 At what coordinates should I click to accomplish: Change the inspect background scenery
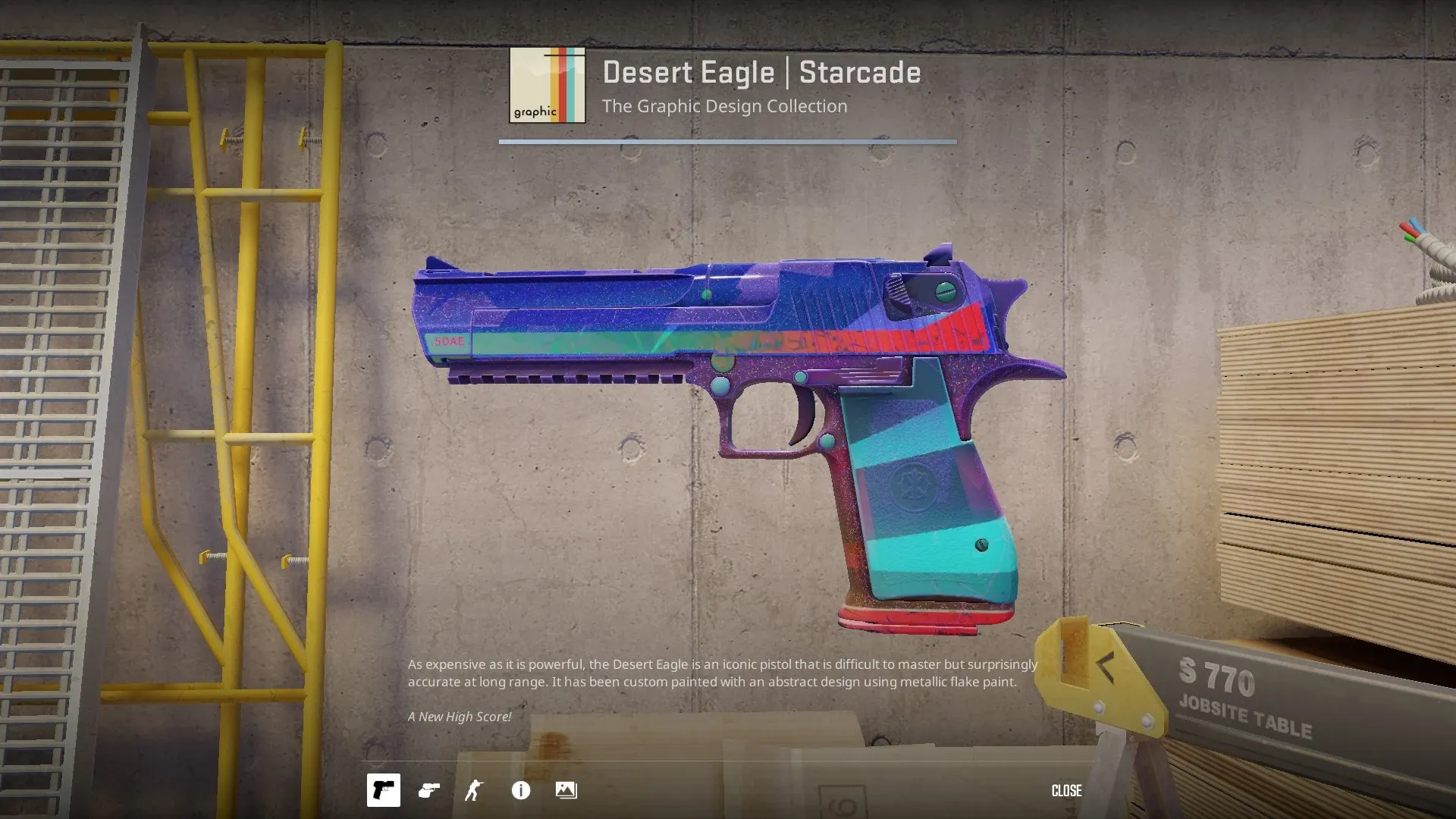coord(566,790)
